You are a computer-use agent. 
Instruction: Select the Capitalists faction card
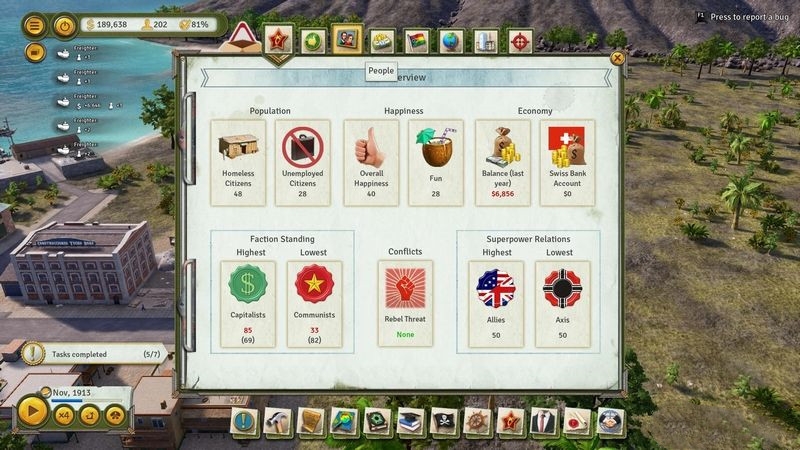click(249, 304)
